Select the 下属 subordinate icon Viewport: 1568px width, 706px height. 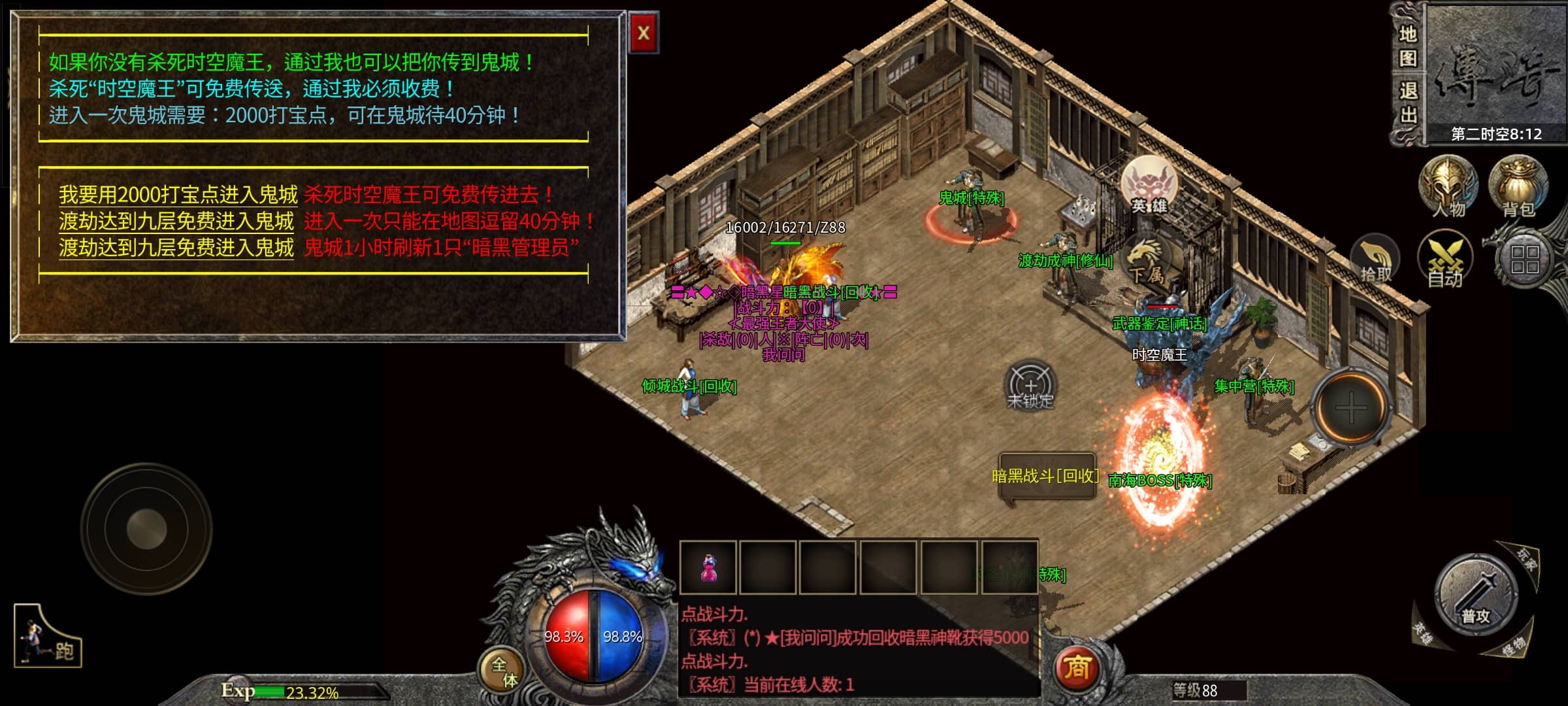click(x=1147, y=263)
